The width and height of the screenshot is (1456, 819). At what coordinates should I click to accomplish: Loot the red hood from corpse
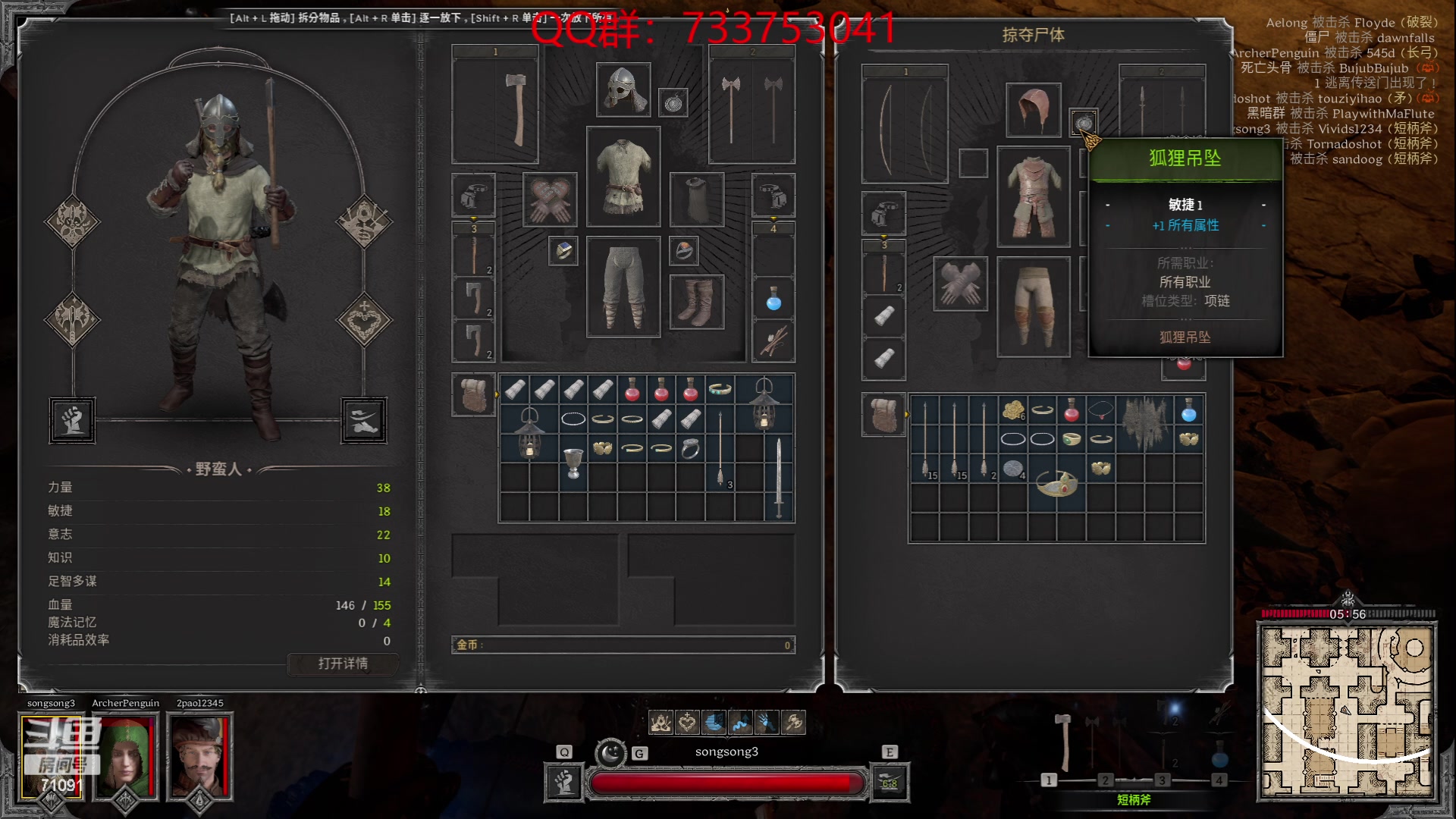click(x=1033, y=110)
